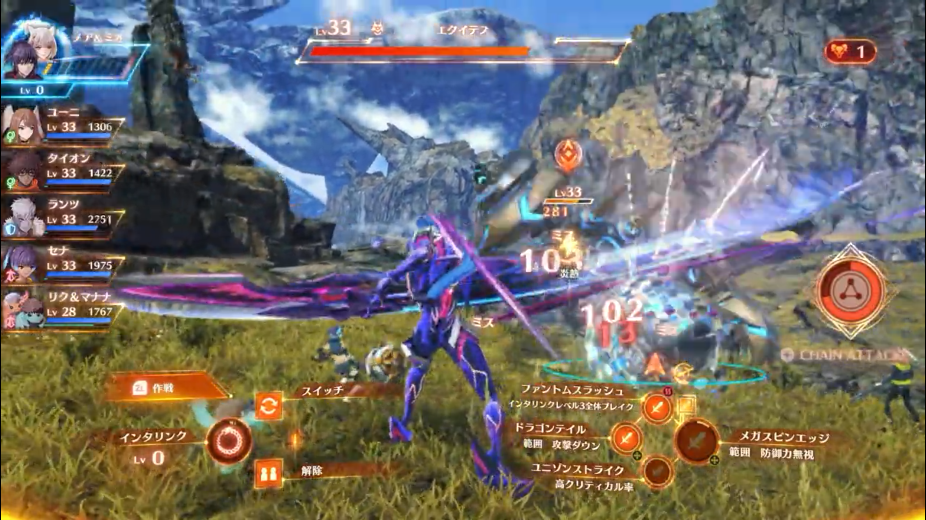Select the リク＆マナナ hero panel
The image size is (926, 520).
(60, 309)
